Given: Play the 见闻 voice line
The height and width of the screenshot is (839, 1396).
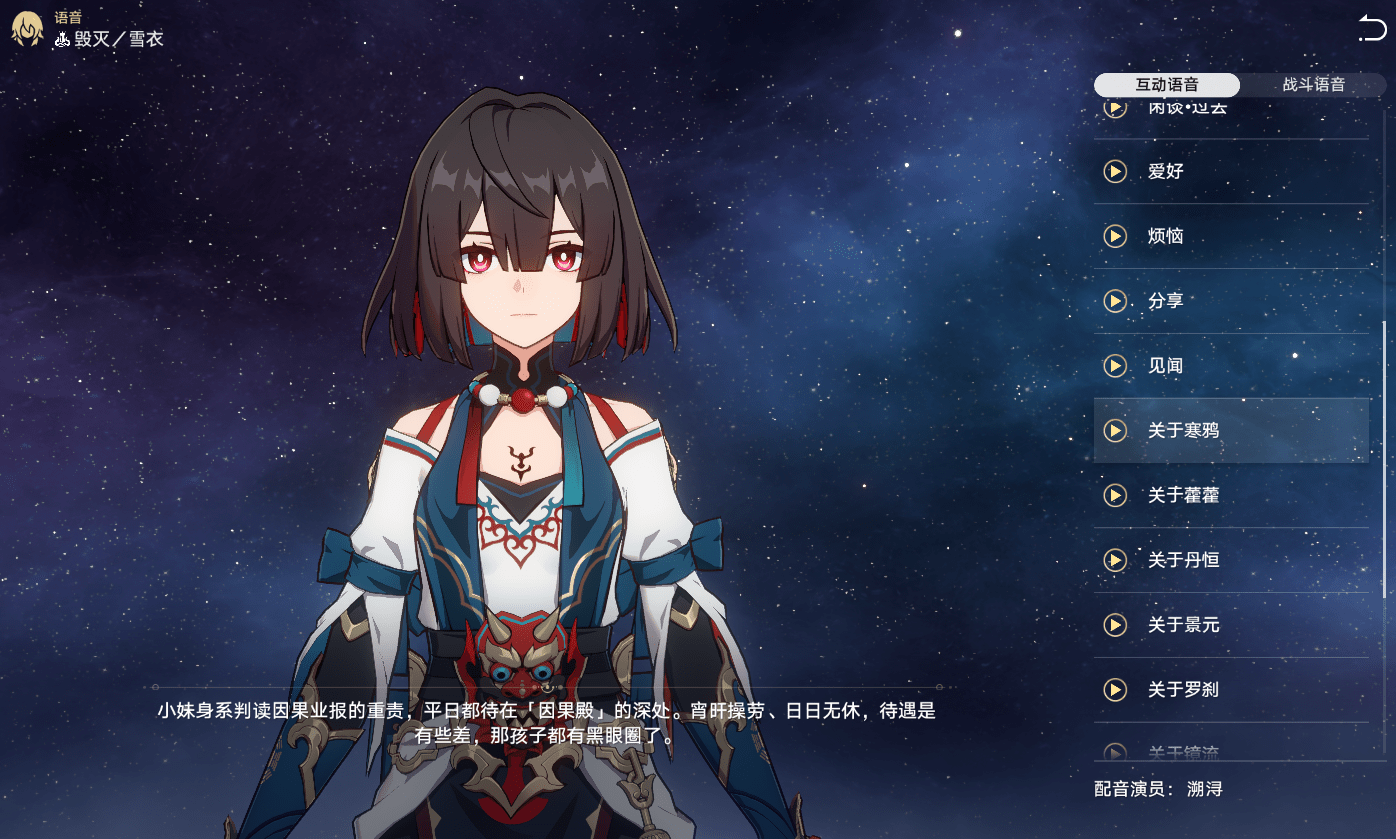Looking at the screenshot, I should pyautogui.click(x=1114, y=366).
